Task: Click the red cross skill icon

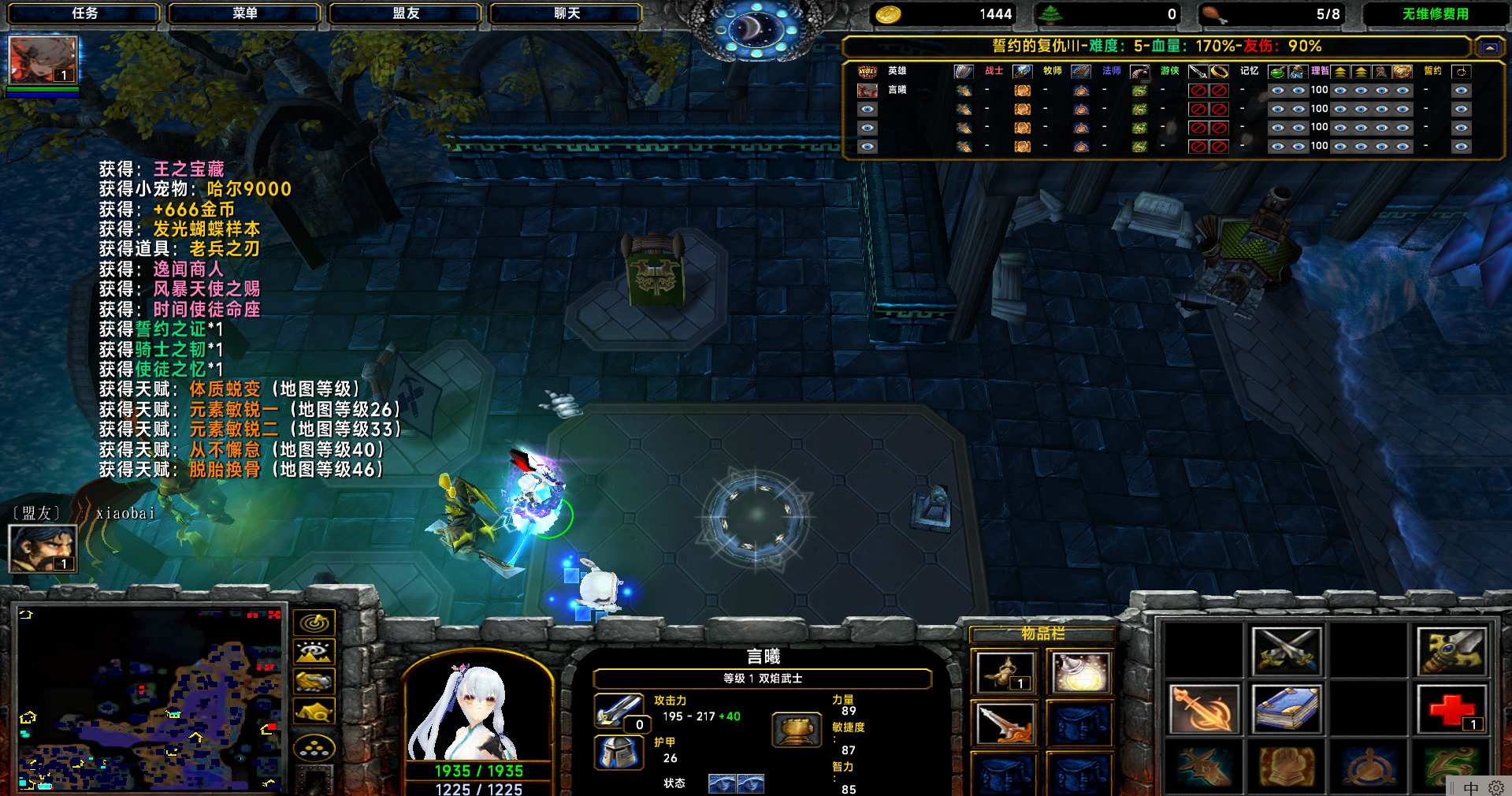Action: point(1451,709)
